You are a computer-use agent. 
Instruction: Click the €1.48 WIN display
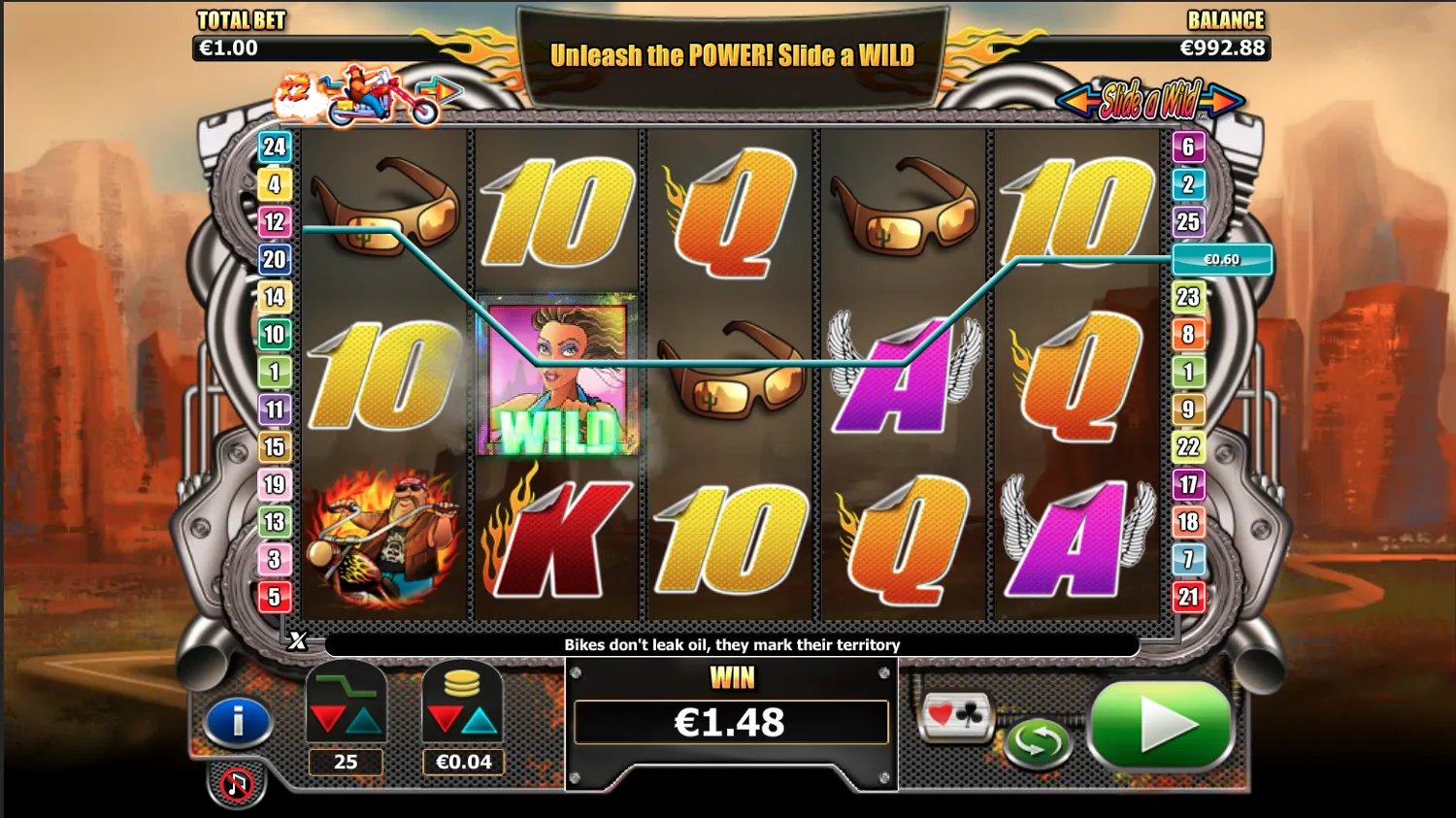pos(730,721)
